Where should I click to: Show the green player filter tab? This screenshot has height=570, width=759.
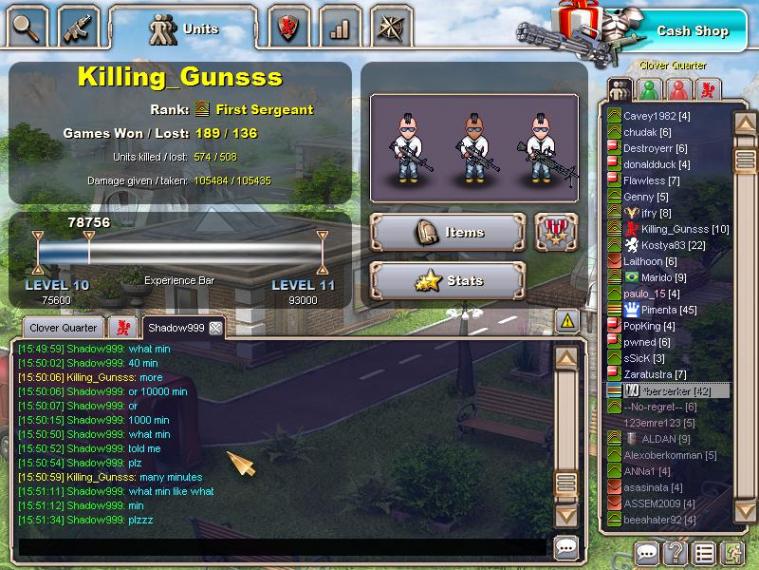(x=649, y=90)
